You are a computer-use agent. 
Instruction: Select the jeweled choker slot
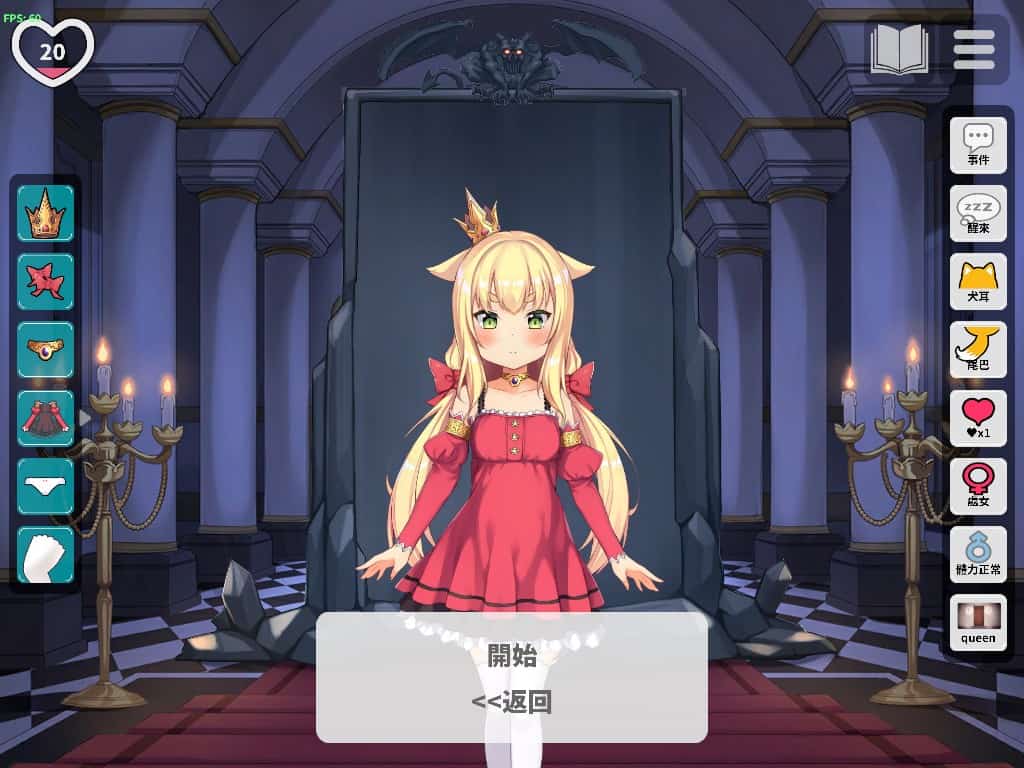pos(45,349)
